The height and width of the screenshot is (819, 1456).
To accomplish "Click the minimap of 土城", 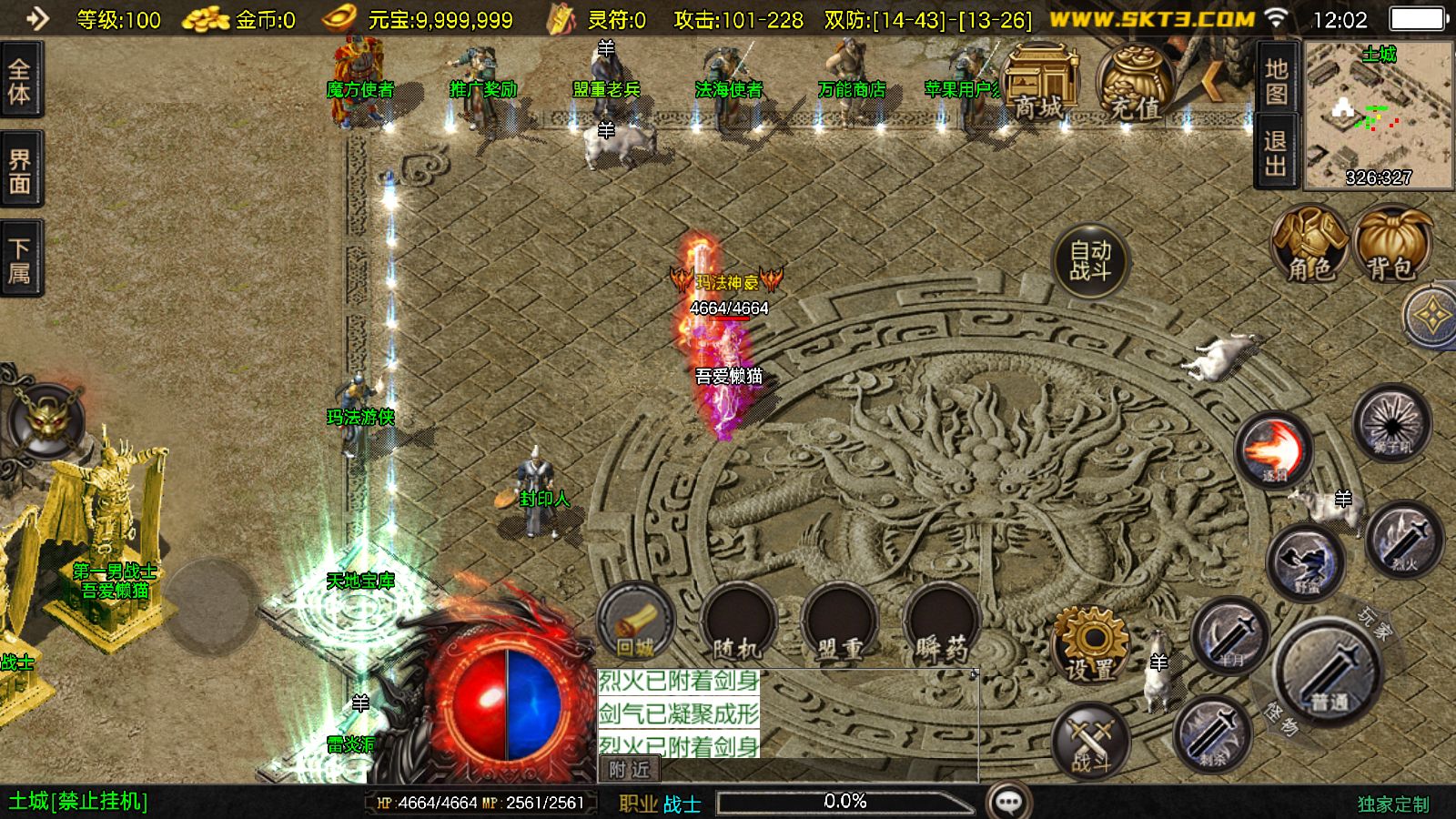I will [x=1378, y=116].
